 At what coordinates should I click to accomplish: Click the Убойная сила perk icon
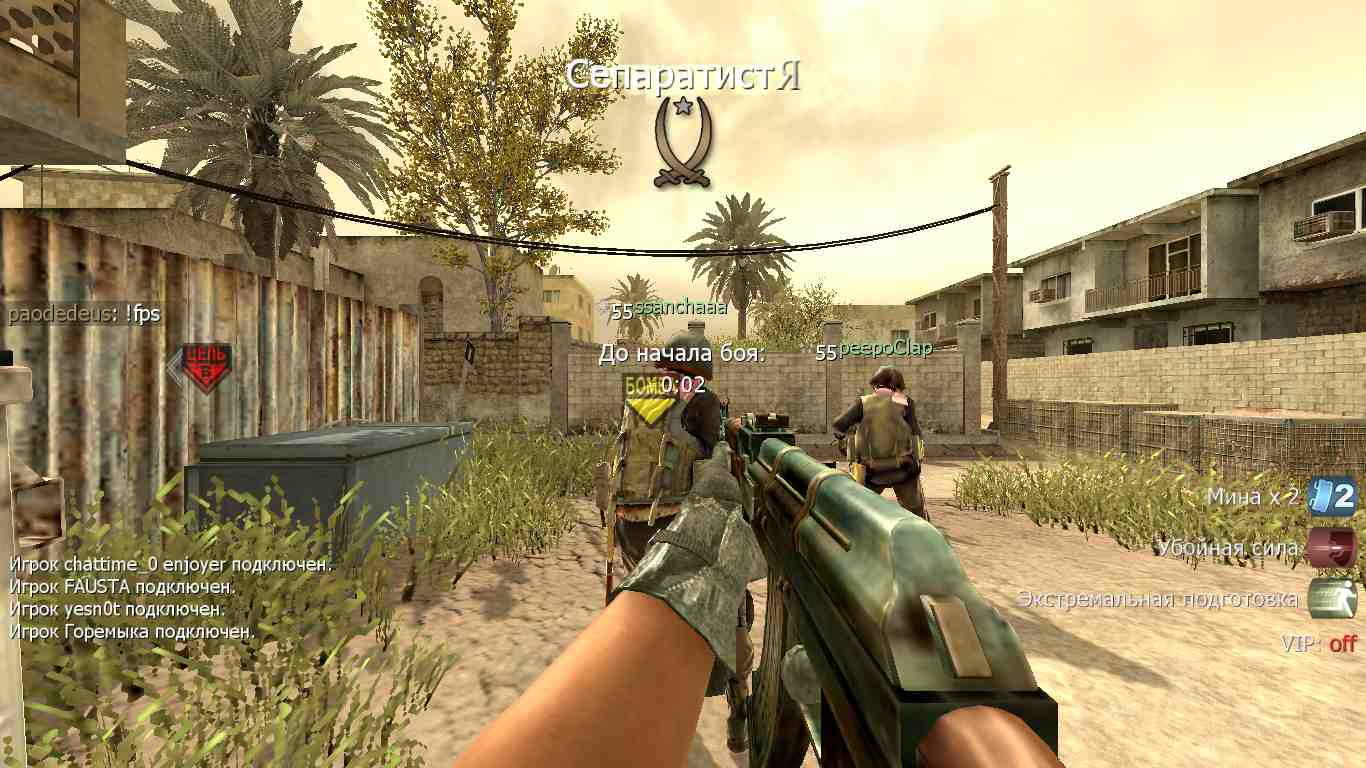click(1332, 548)
